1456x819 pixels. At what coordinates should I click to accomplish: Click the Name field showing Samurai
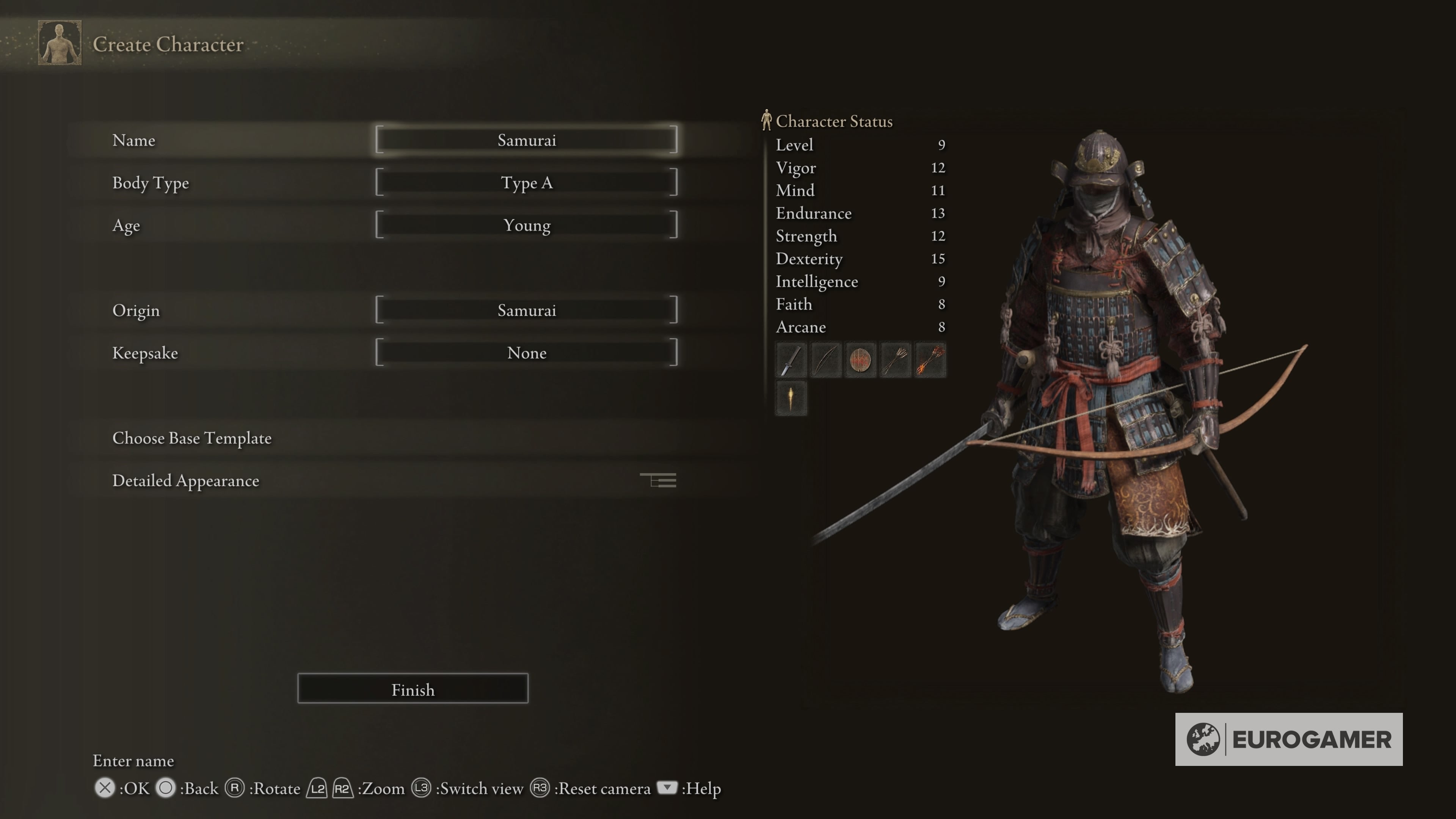(x=527, y=140)
